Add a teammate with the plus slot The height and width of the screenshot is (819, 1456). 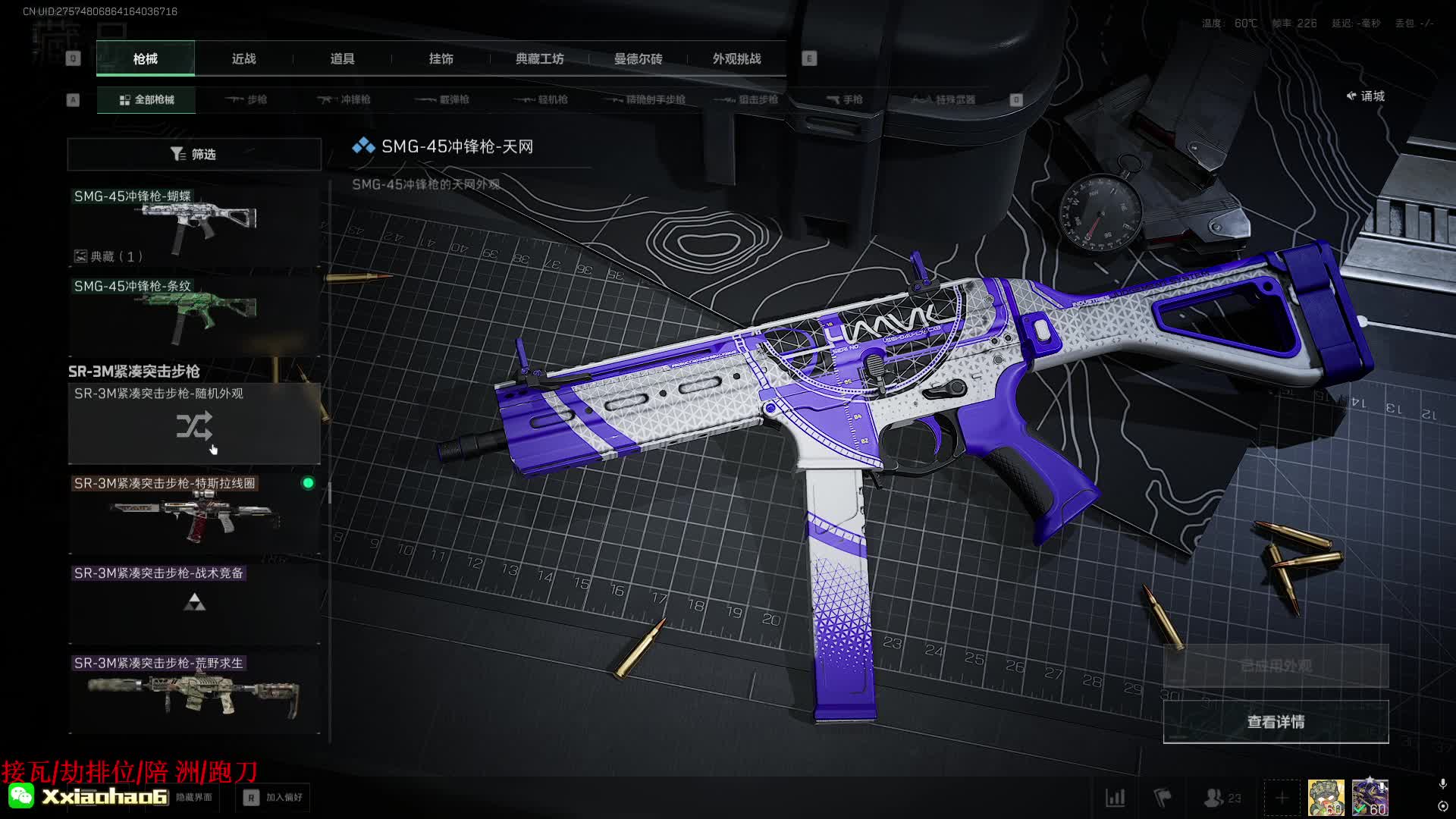point(1282,798)
